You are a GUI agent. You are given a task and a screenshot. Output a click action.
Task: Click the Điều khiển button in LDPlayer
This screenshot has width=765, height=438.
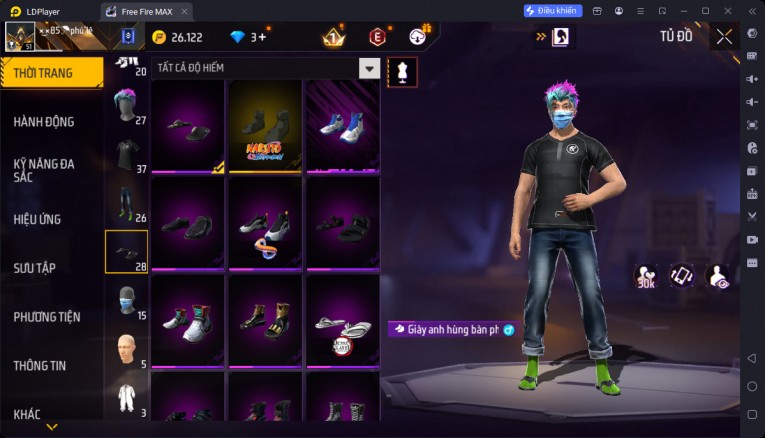pos(552,10)
